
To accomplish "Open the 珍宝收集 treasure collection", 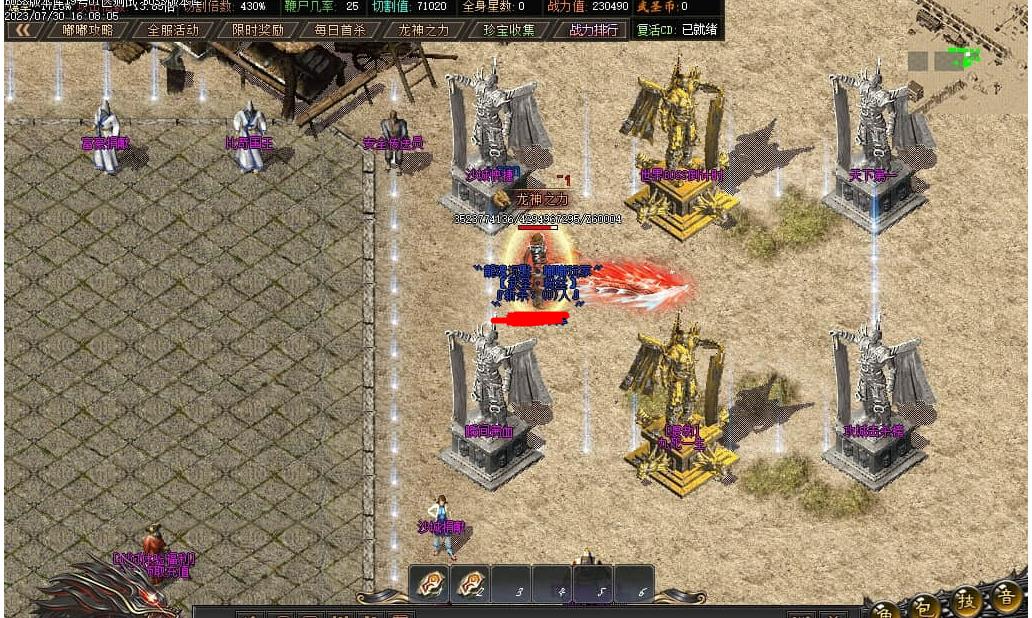I will [x=509, y=30].
